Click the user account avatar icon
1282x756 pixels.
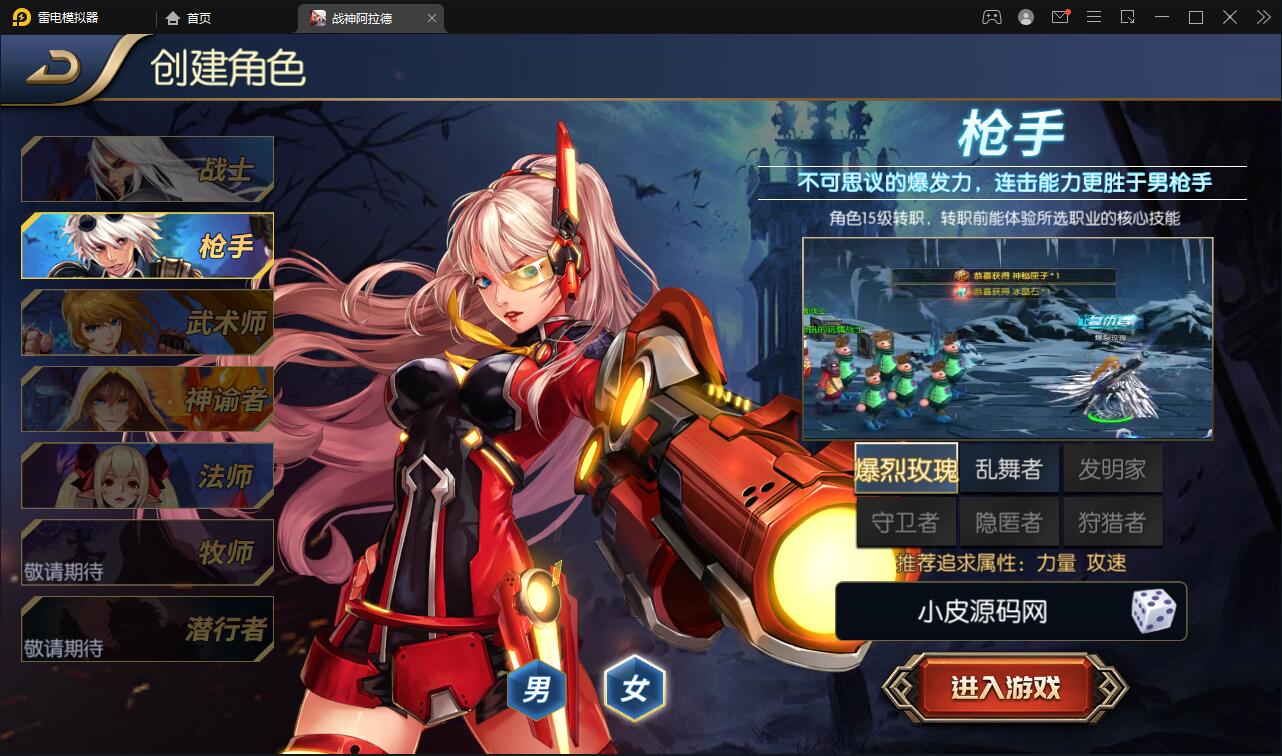1024,17
